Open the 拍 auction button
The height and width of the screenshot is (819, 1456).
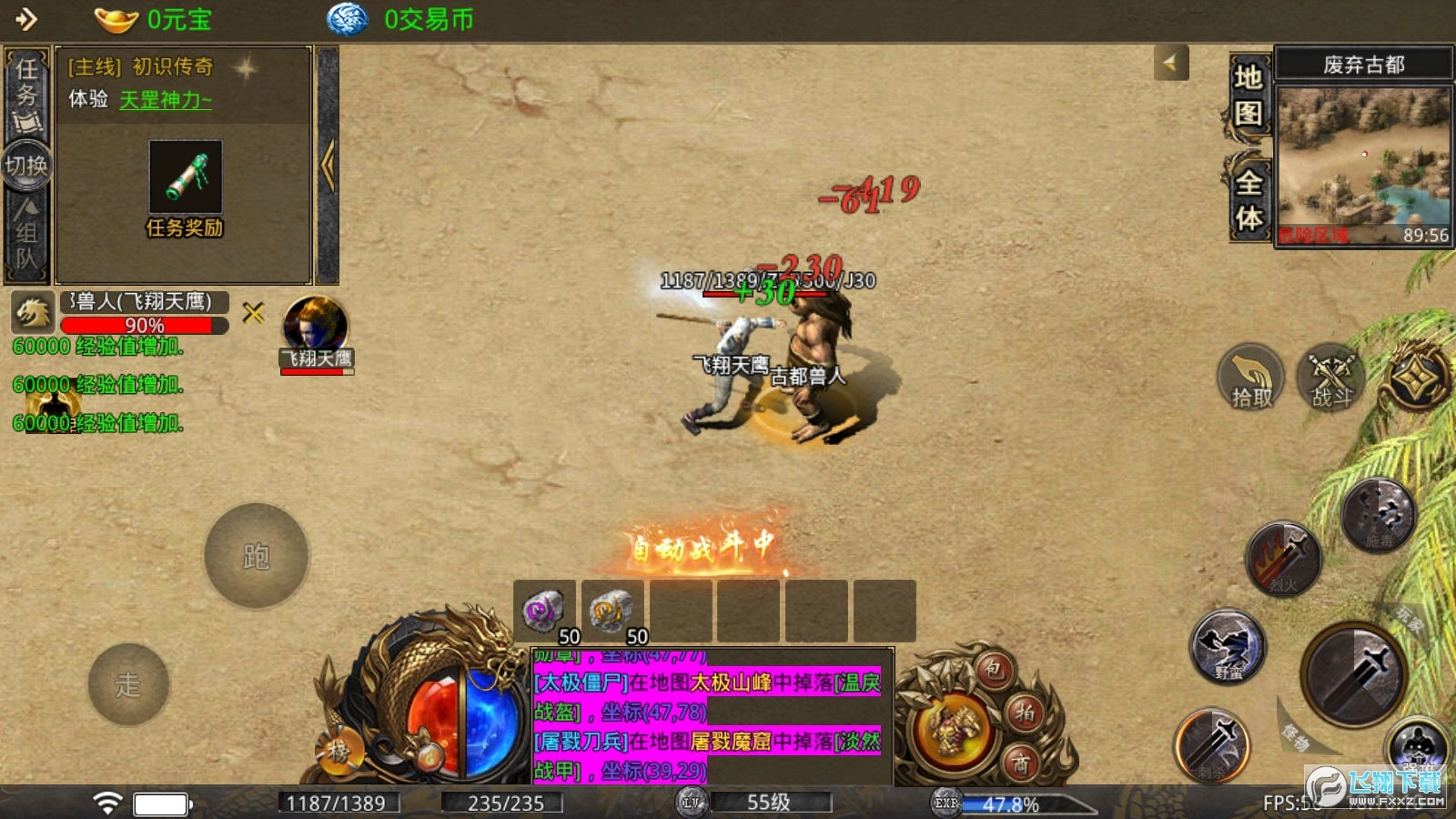(1026, 713)
